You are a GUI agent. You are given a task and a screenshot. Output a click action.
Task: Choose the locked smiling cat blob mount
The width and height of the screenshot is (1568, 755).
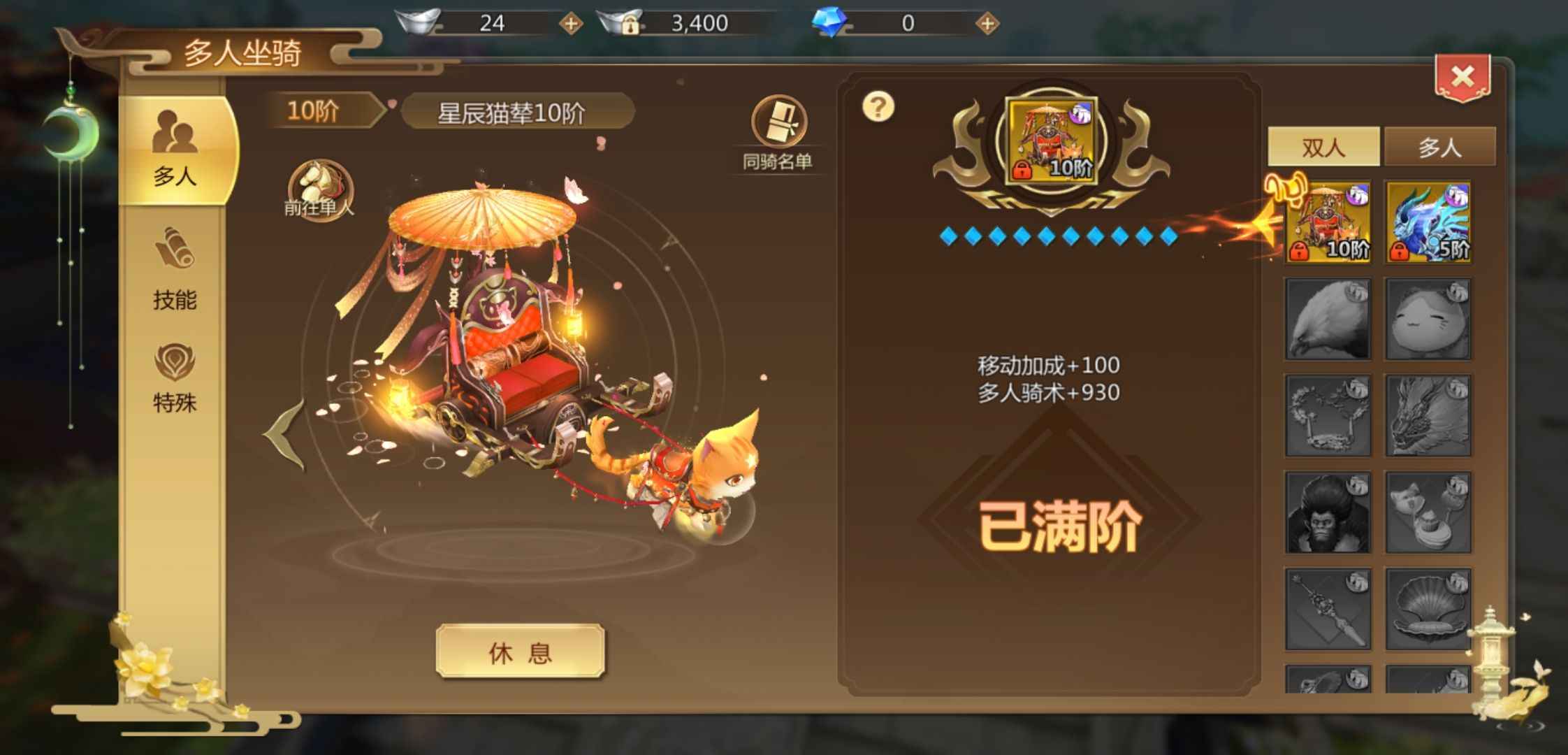[1428, 319]
